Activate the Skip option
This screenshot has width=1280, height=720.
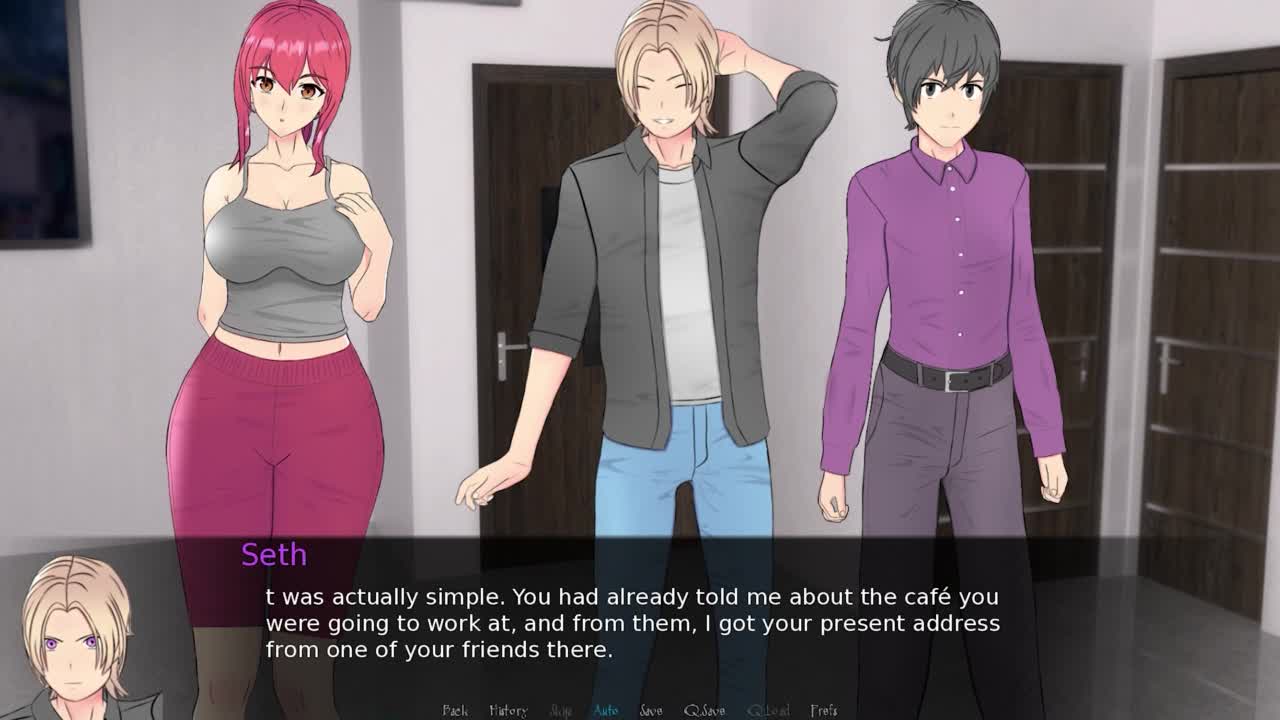561,710
